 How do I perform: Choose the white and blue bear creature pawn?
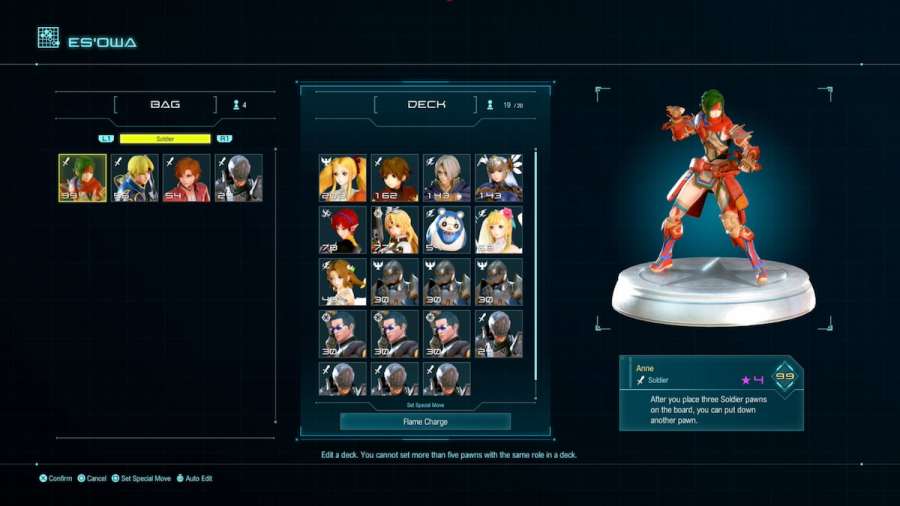(x=446, y=230)
